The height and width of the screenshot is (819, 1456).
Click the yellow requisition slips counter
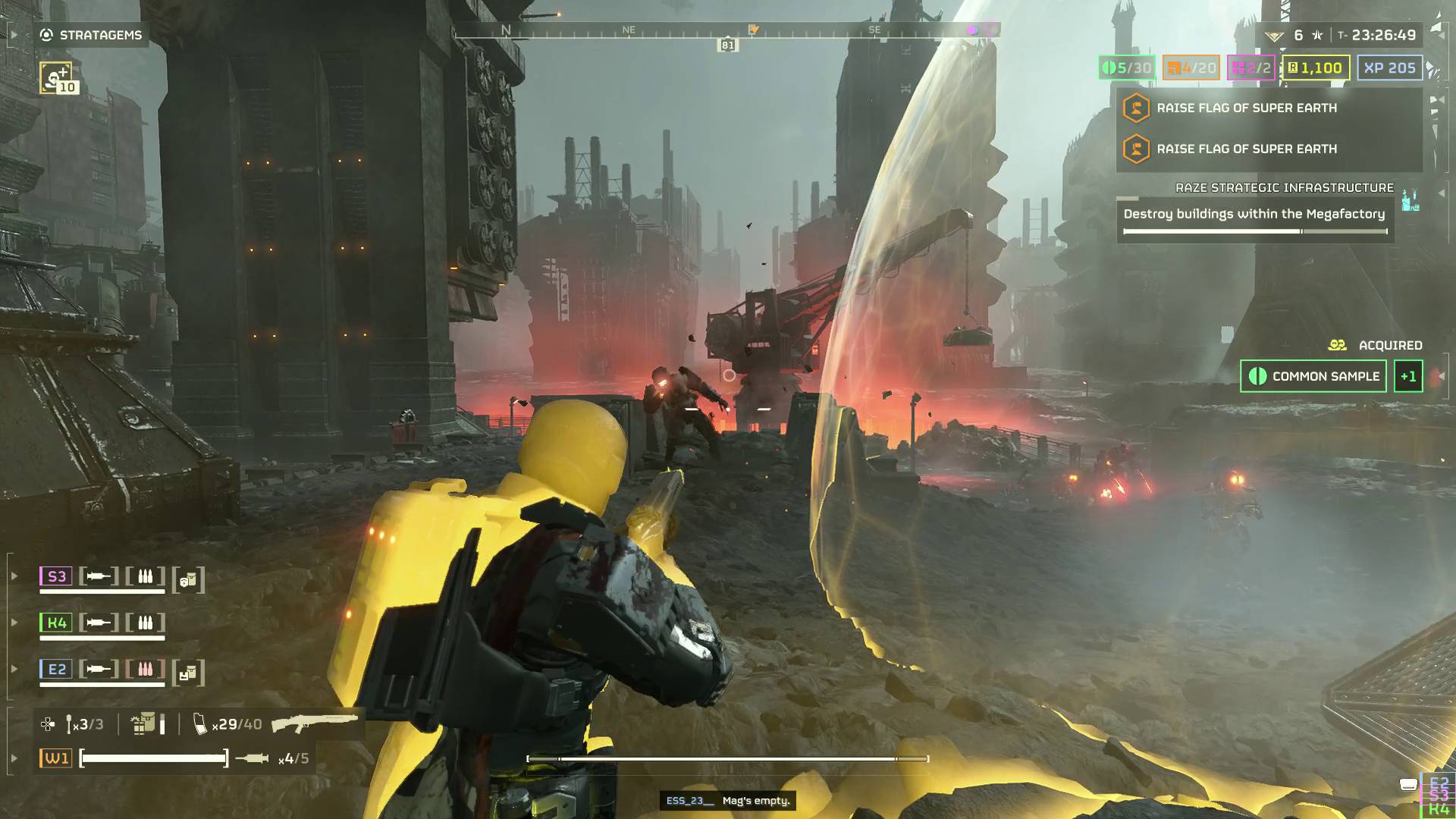1315,67
